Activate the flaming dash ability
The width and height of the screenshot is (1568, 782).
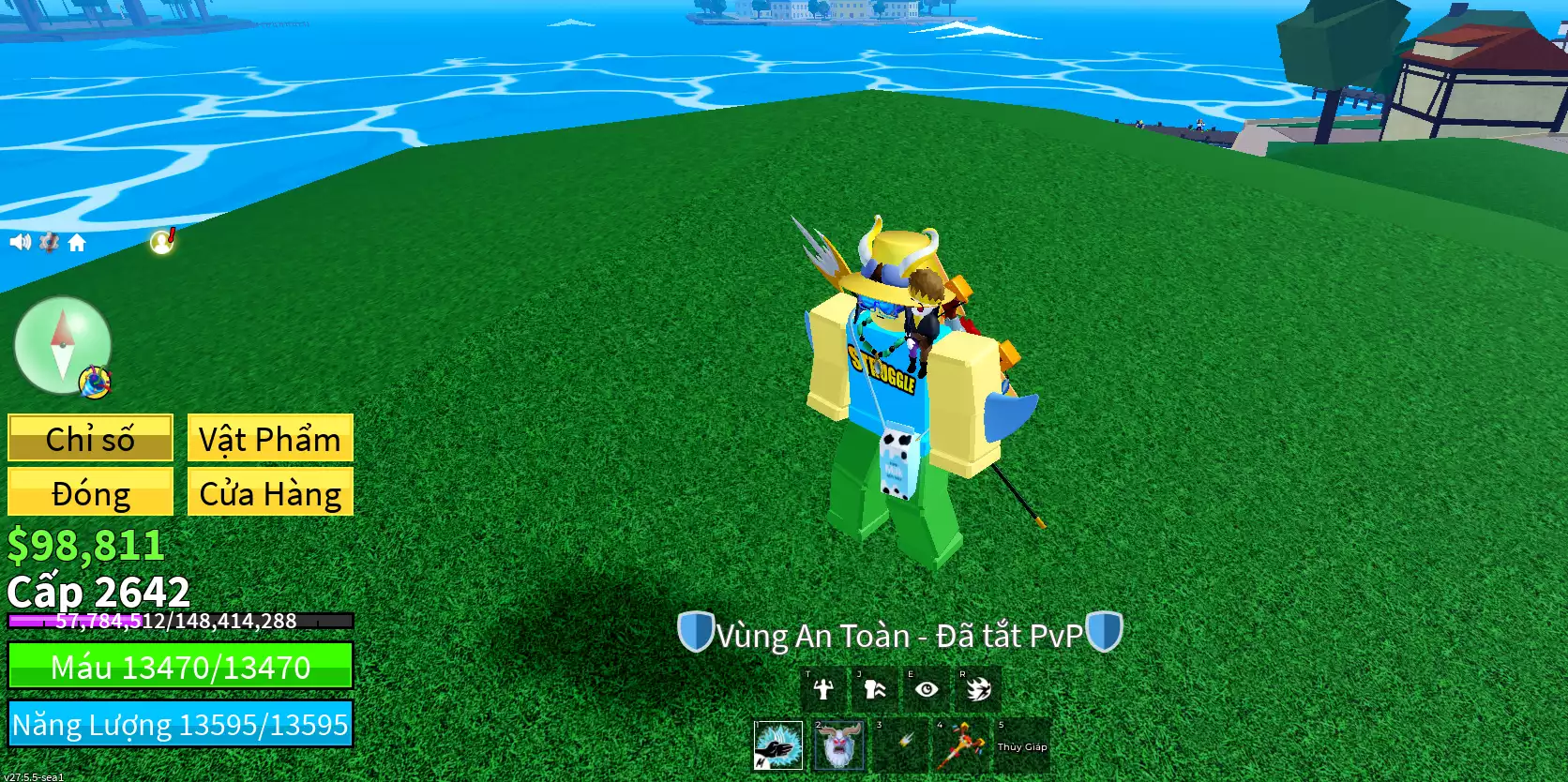(x=978, y=690)
